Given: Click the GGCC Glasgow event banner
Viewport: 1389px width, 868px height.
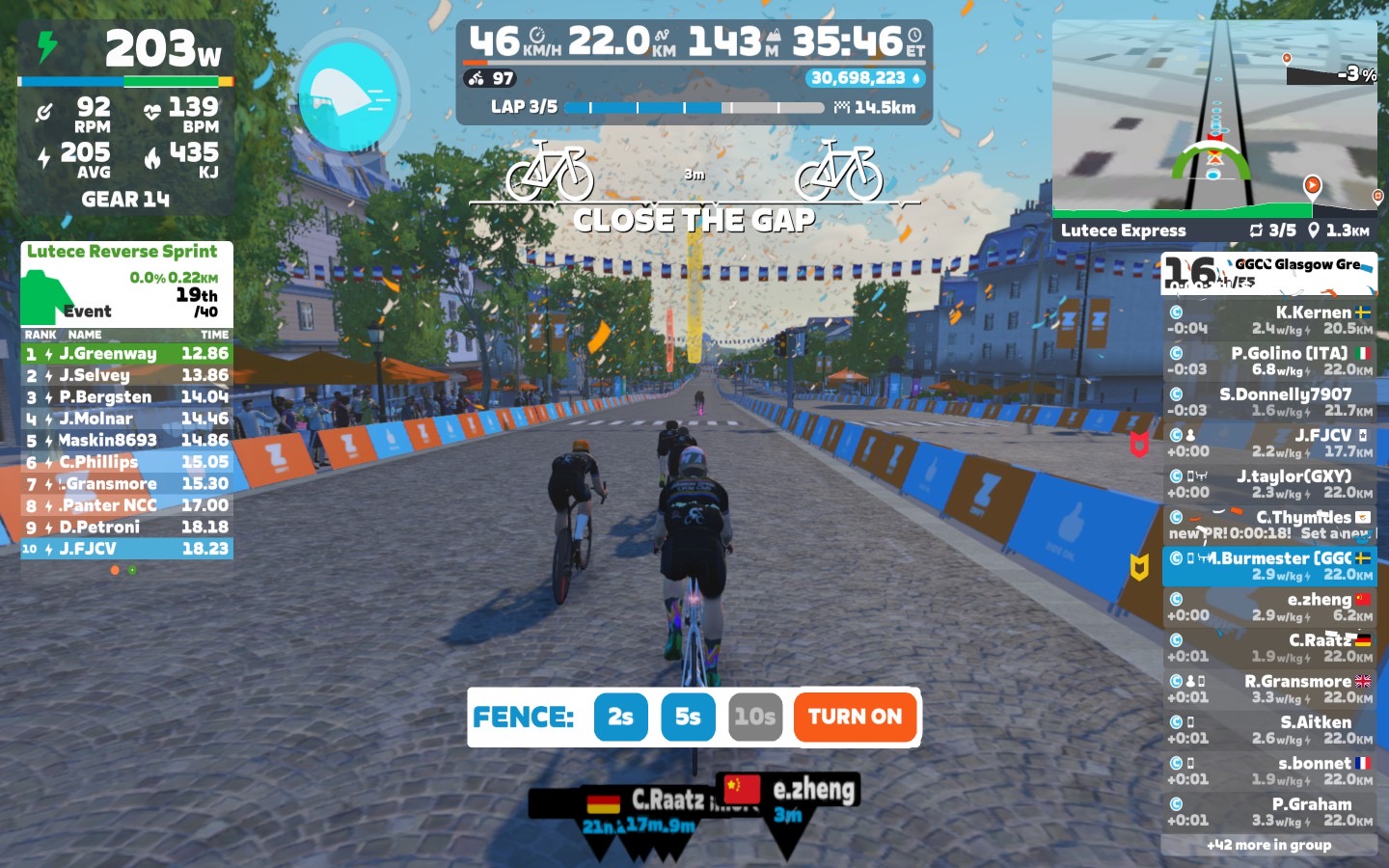Looking at the screenshot, I should (1268, 273).
